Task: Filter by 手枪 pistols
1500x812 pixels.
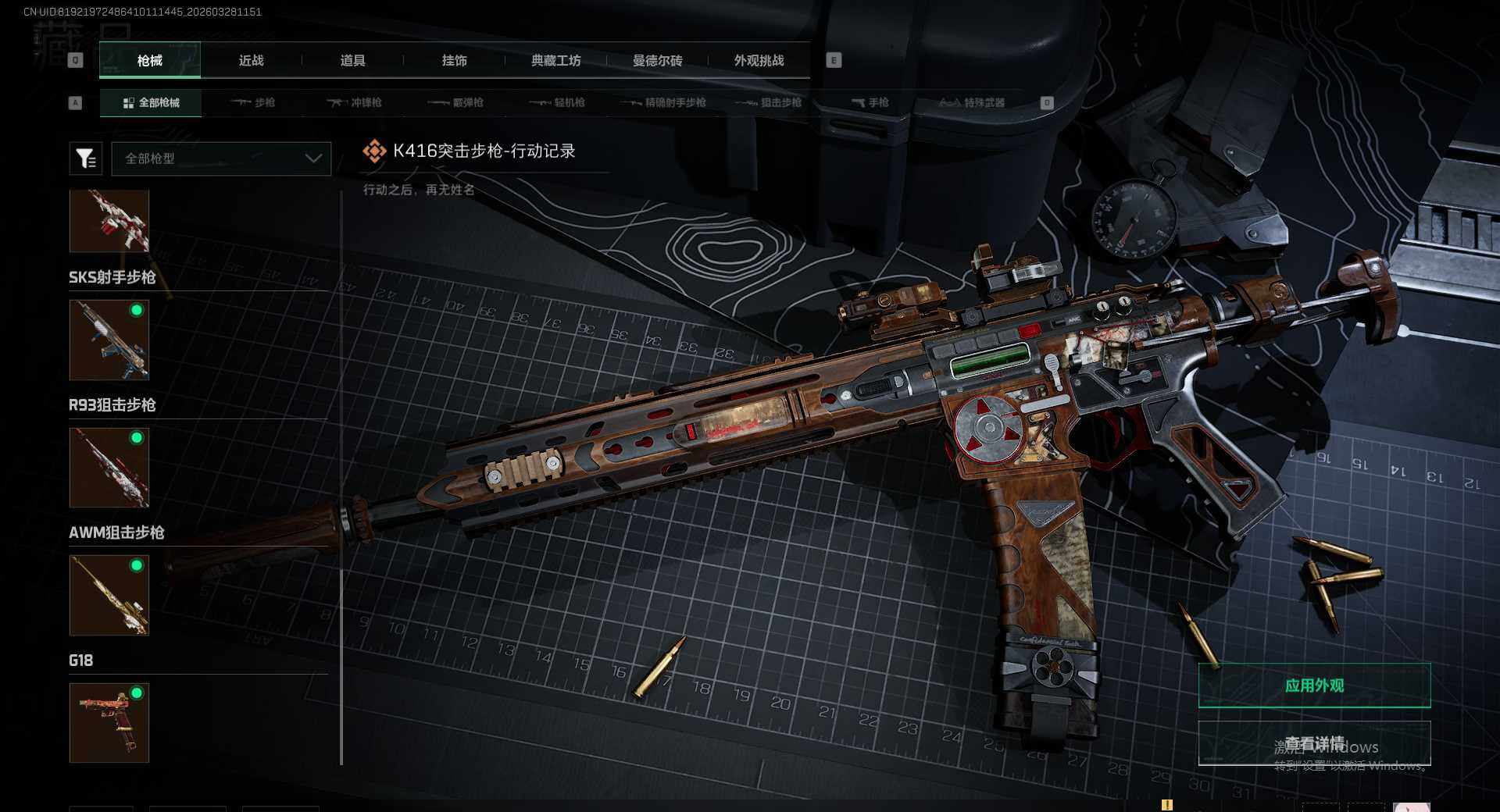Action: [870, 103]
